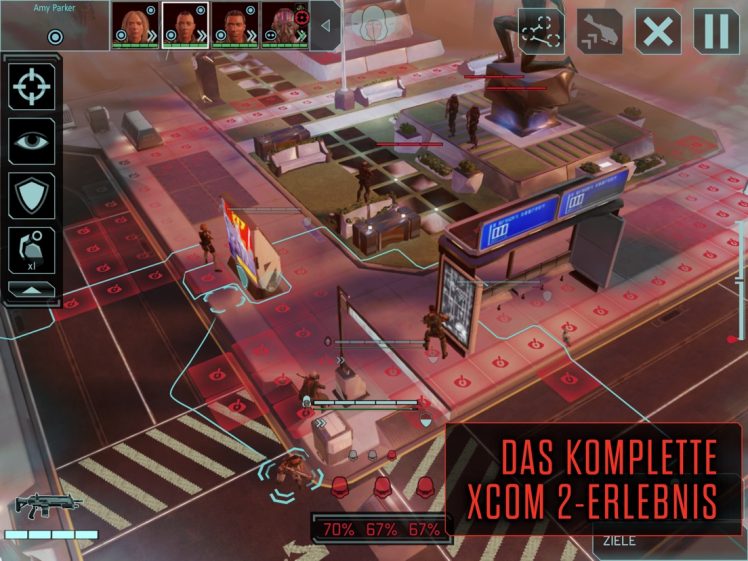Screen dimensions: 748x561
Task: Select the blonde female soldier portrait
Action: click(x=134, y=25)
